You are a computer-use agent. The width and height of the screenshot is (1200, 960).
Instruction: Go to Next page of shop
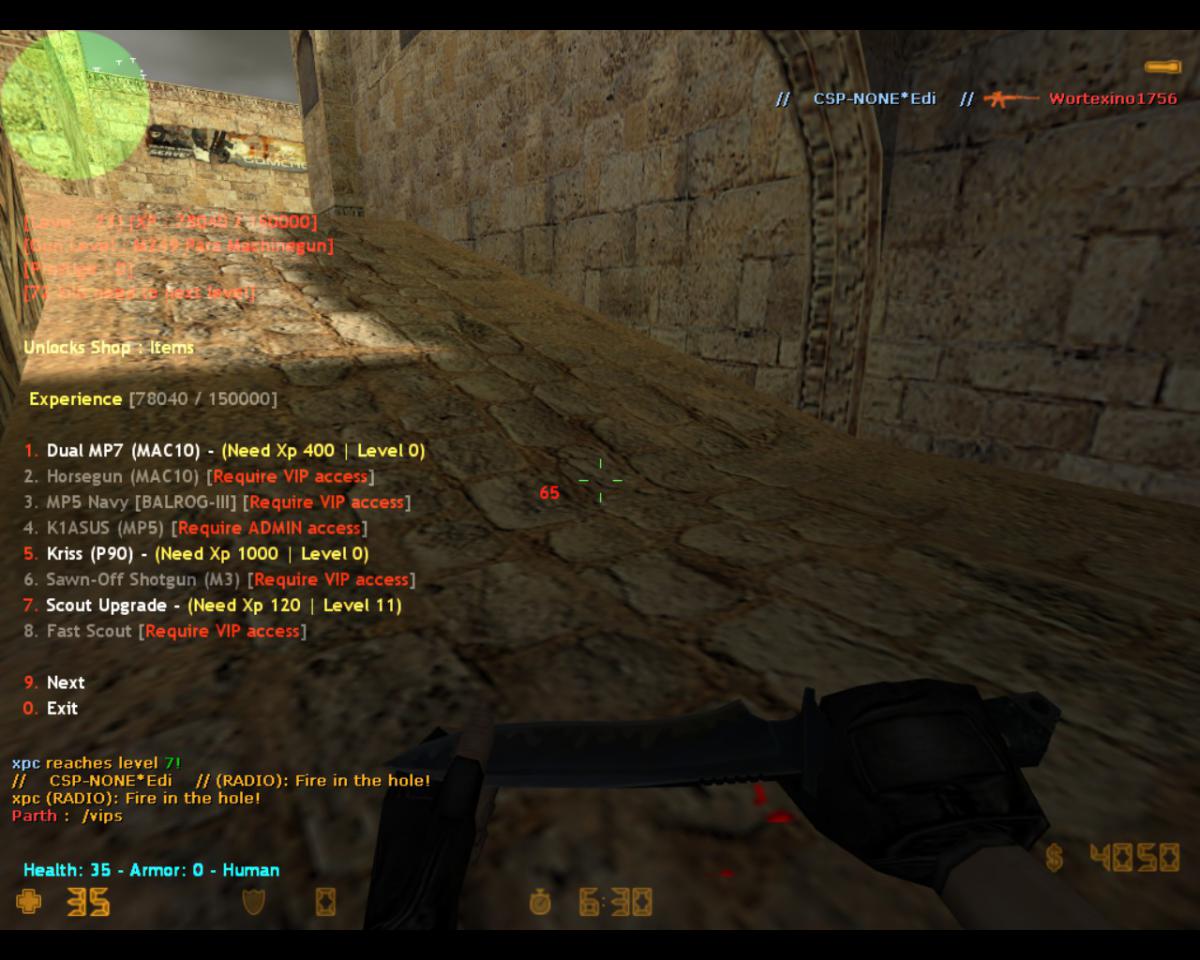coord(65,683)
